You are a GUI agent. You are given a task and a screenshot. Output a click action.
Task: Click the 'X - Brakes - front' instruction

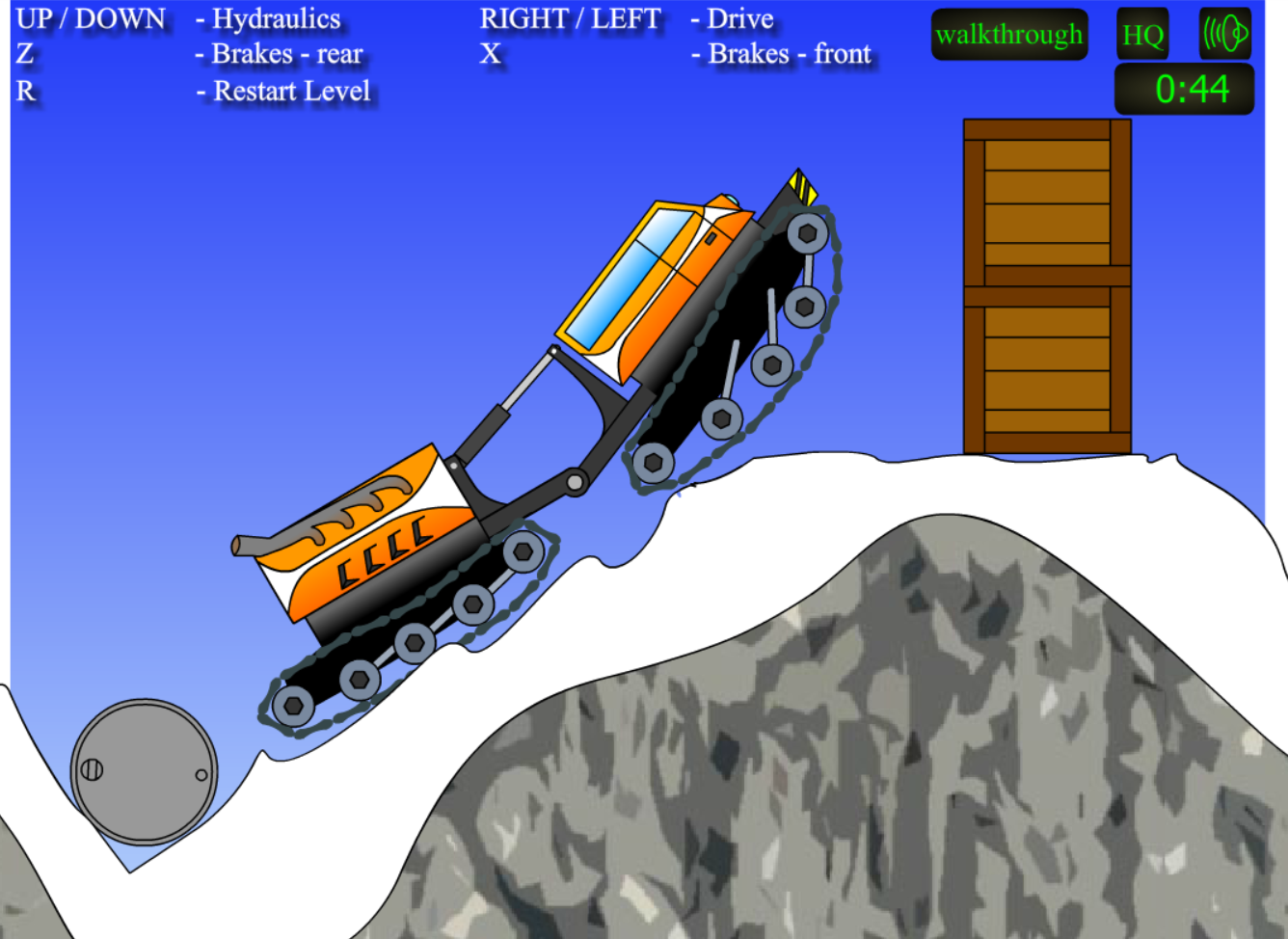(675, 55)
